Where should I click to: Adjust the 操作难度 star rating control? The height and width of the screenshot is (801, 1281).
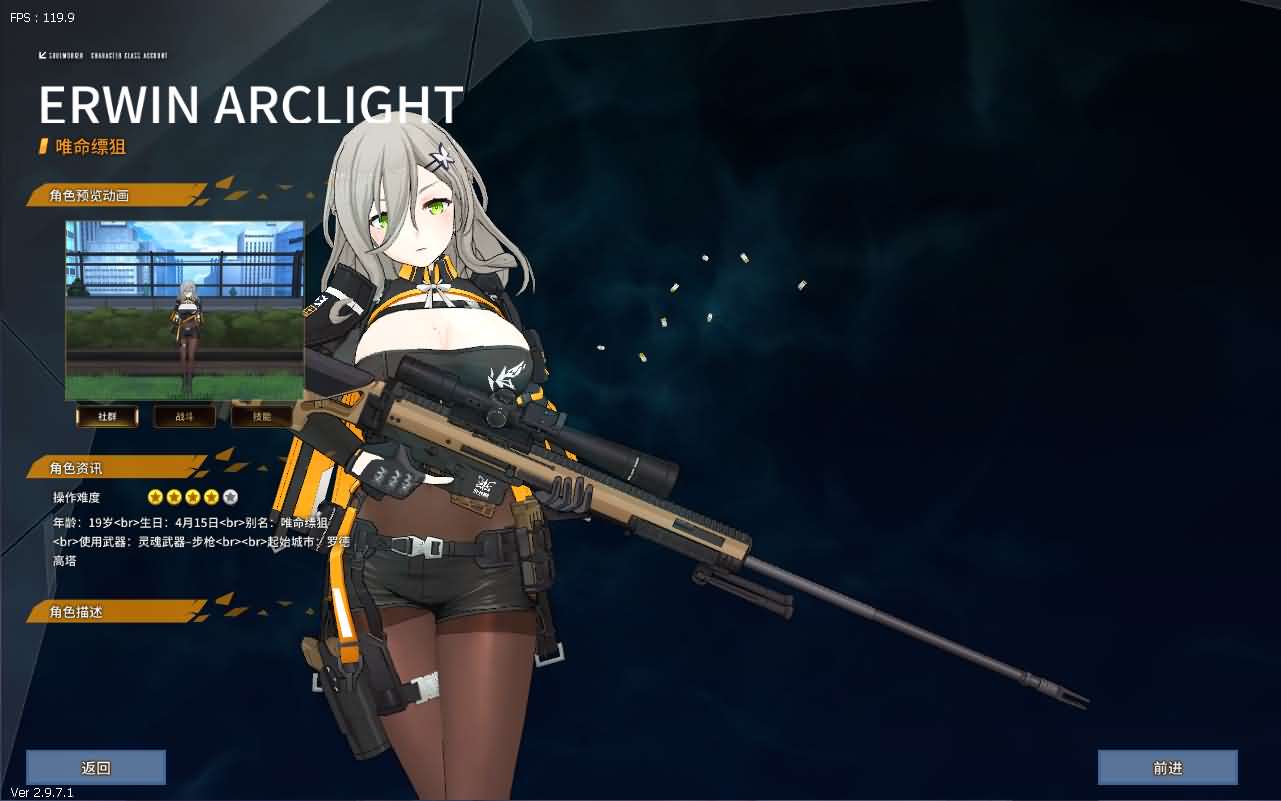192,497
